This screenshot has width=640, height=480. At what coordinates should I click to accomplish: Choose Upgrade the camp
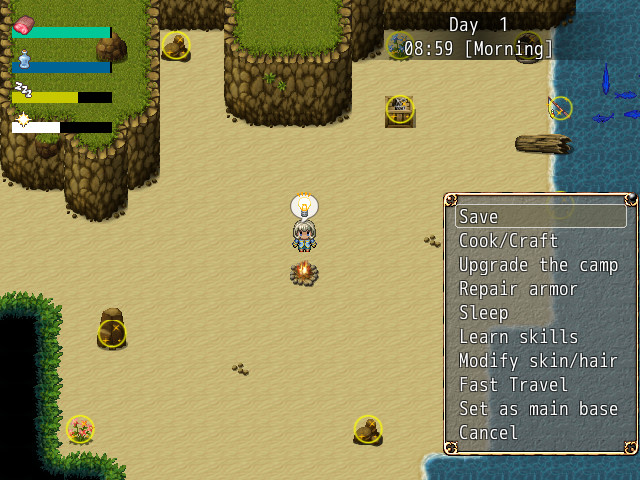540,265
